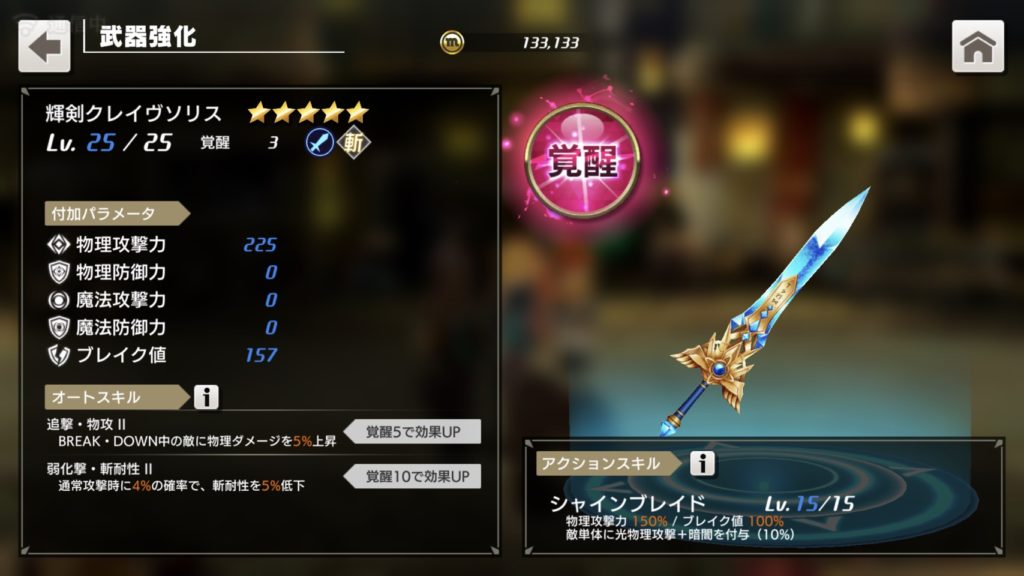Tap the pink 覚醒 awakening button

coord(585,163)
